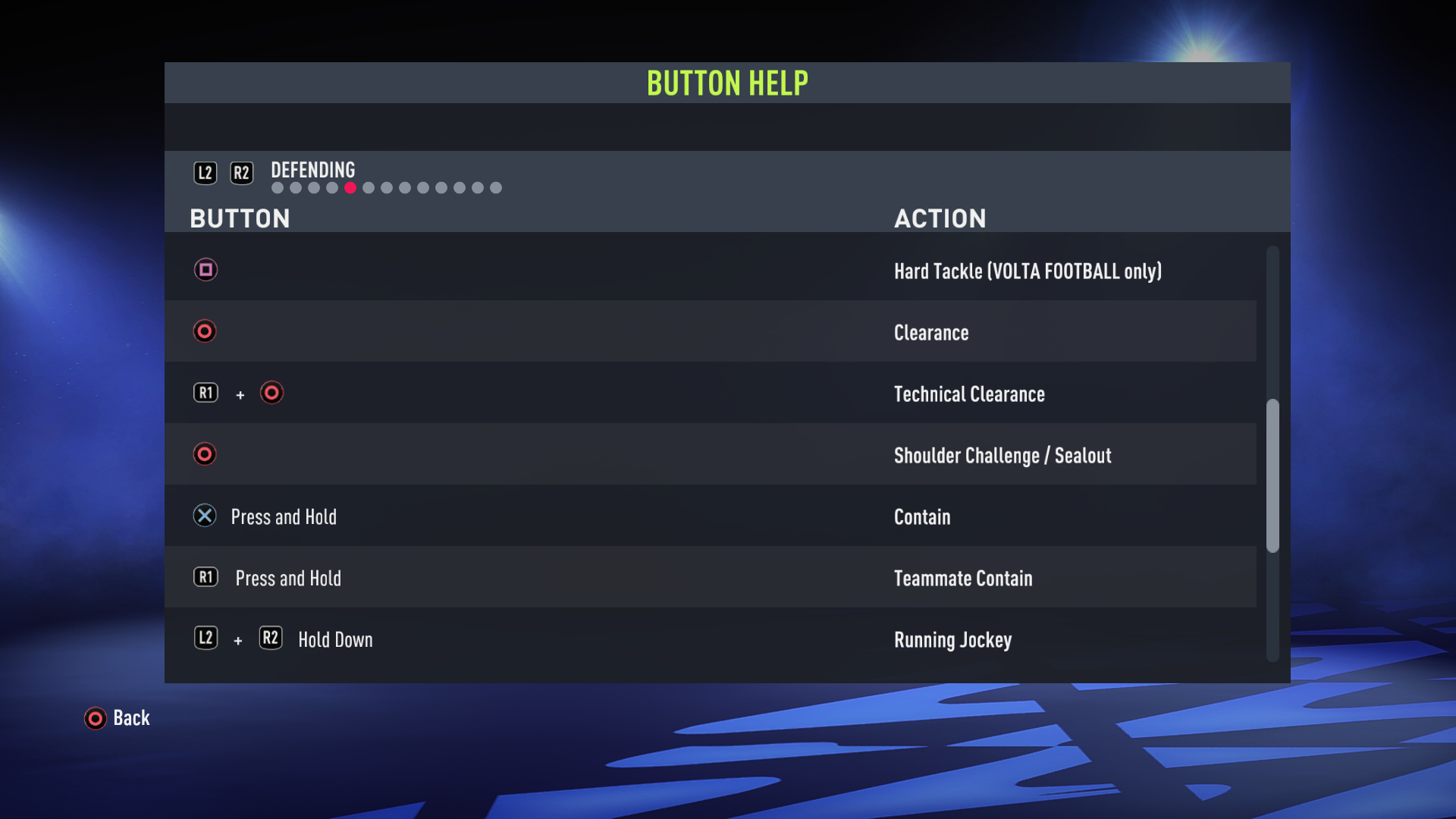Select the active red page indicator dot

350,187
